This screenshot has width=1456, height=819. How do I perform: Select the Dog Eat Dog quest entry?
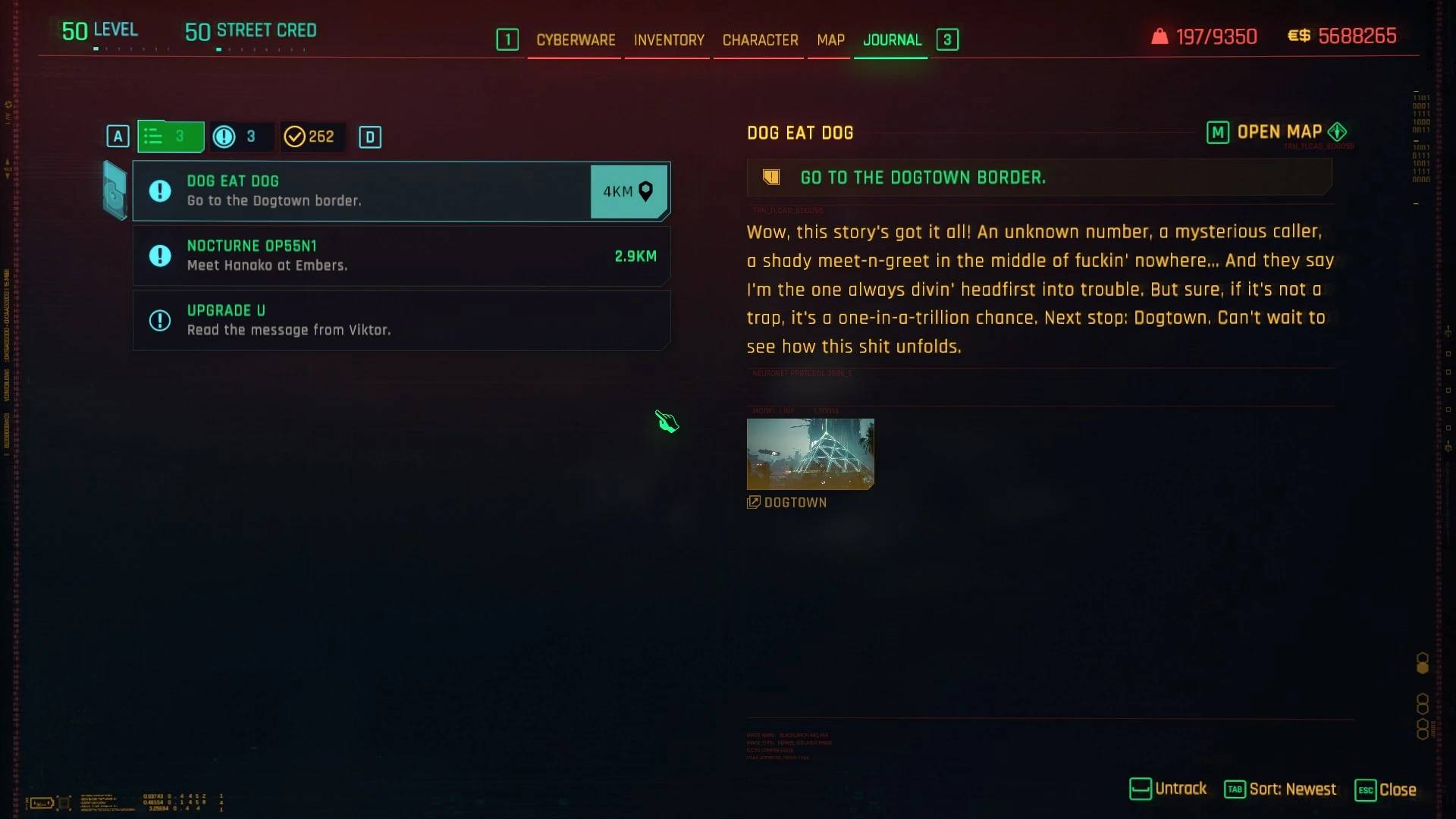(361, 191)
